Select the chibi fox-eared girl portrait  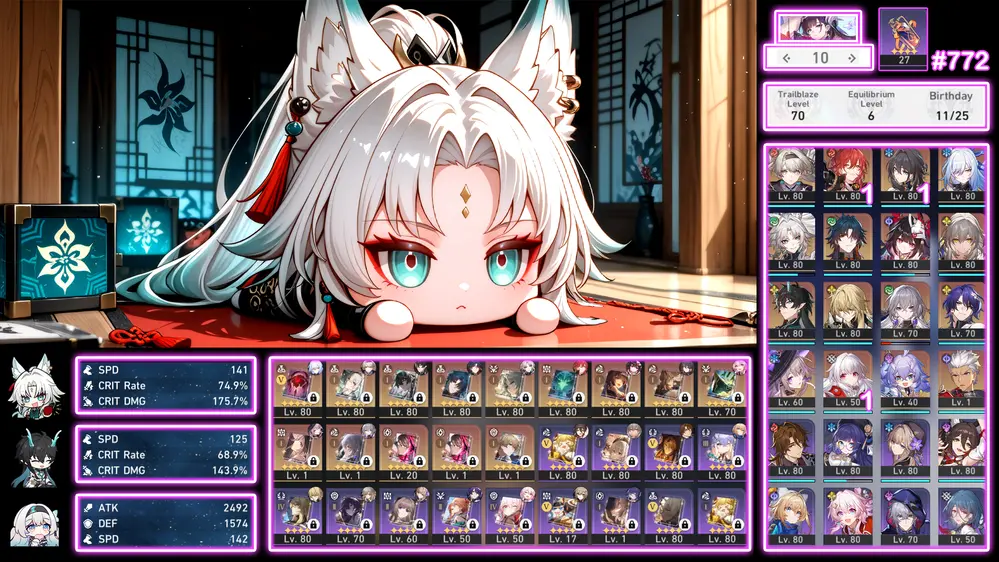click(34, 386)
